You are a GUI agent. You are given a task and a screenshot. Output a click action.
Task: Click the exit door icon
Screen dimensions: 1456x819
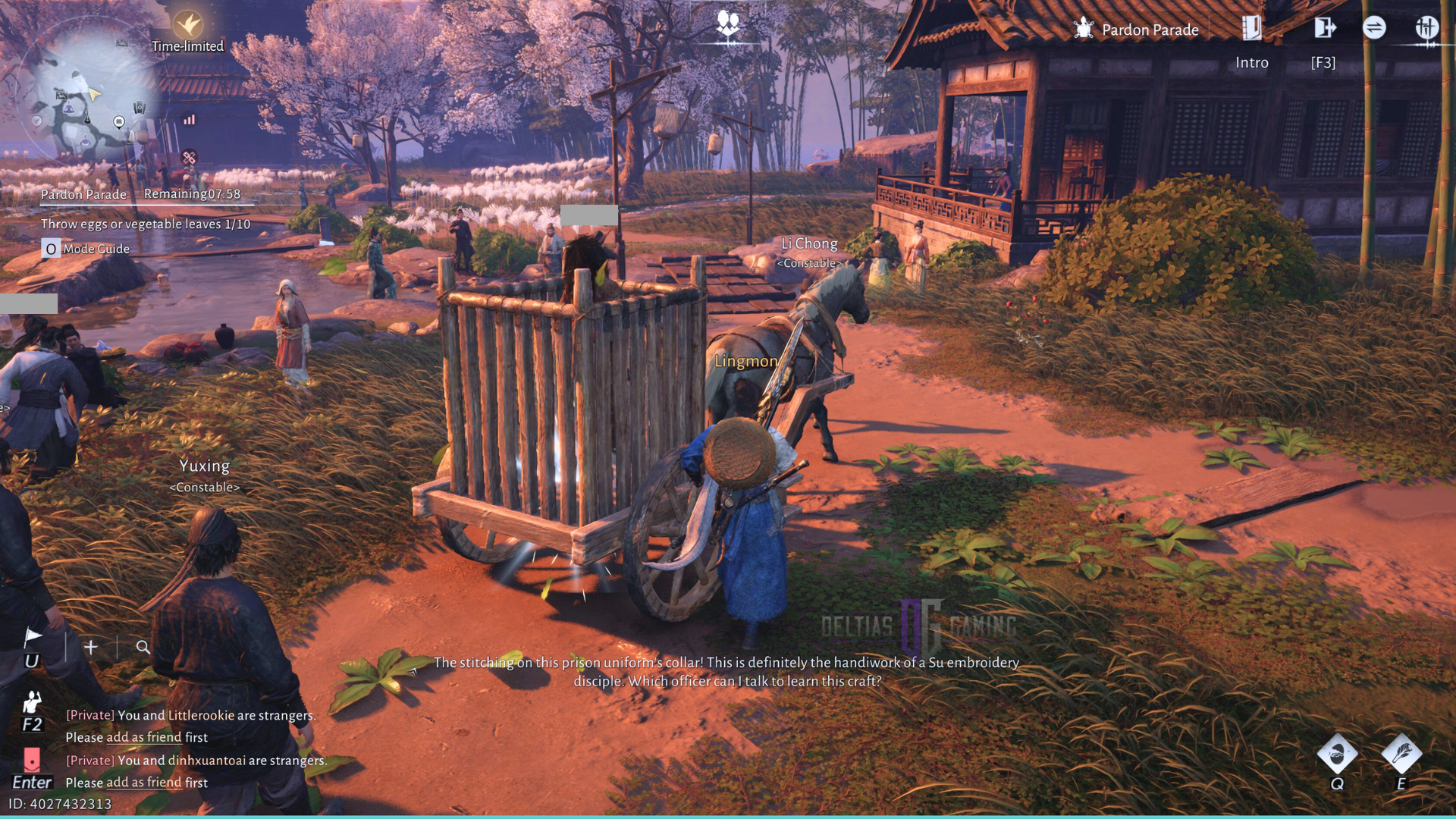pyautogui.click(x=1324, y=29)
